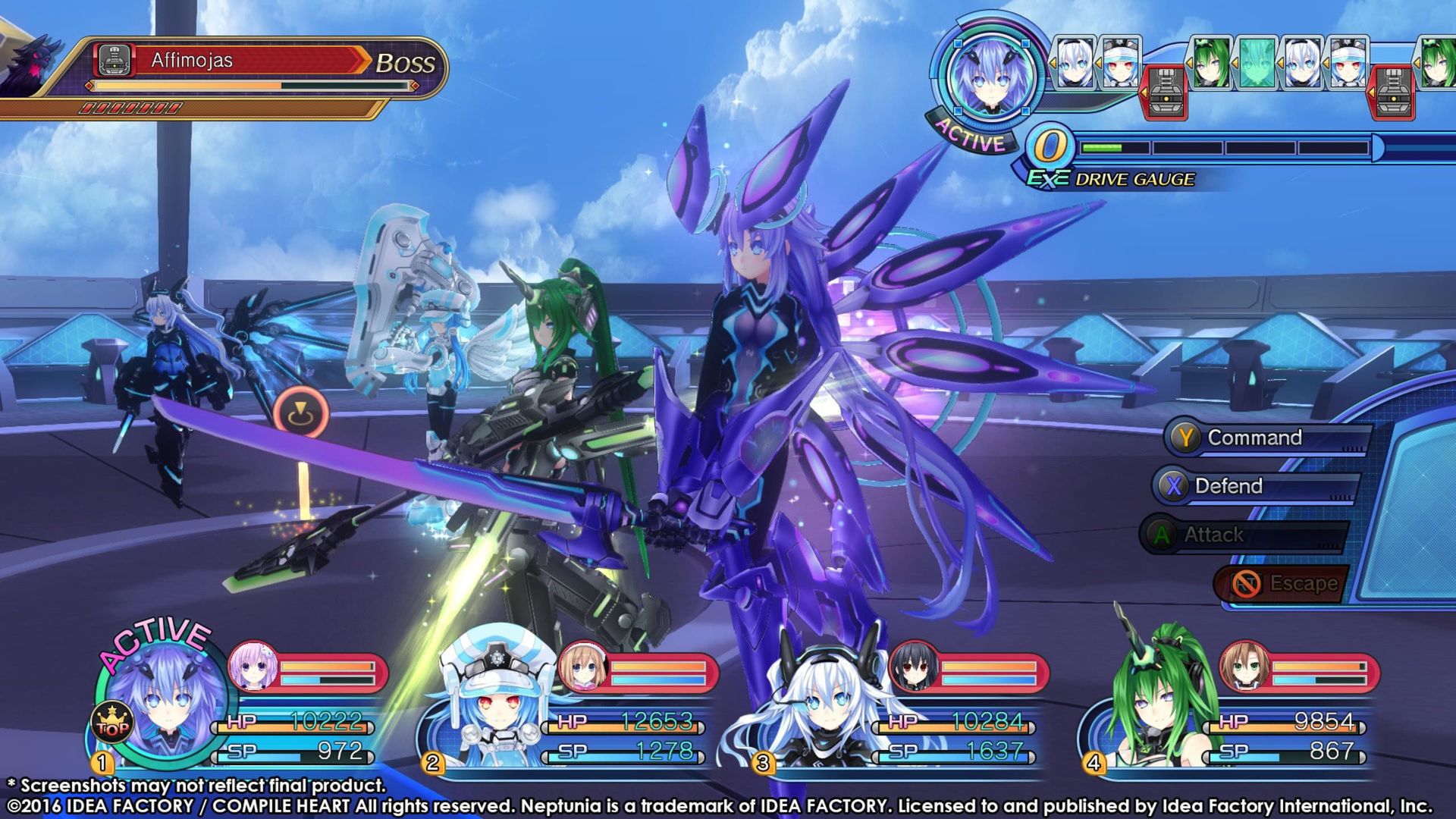Screen dimensions: 1456x819
Task: Click the arrow next to the enemy's red turn card
Action: pyautogui.click(x=1144, y=93)
